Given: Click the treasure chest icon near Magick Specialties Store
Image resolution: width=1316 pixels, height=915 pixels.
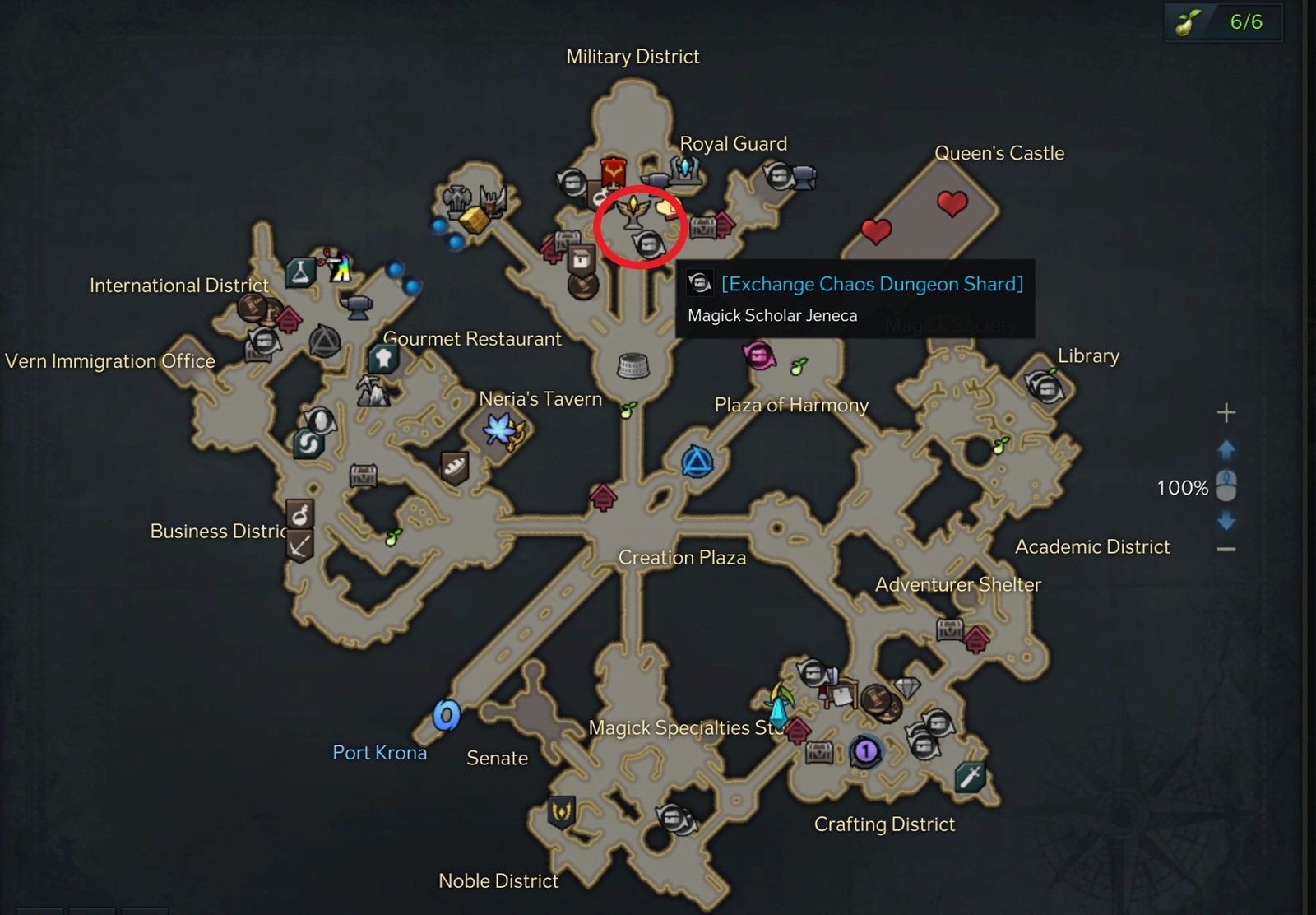Looking at the screenshot, I should click(818, 752).
